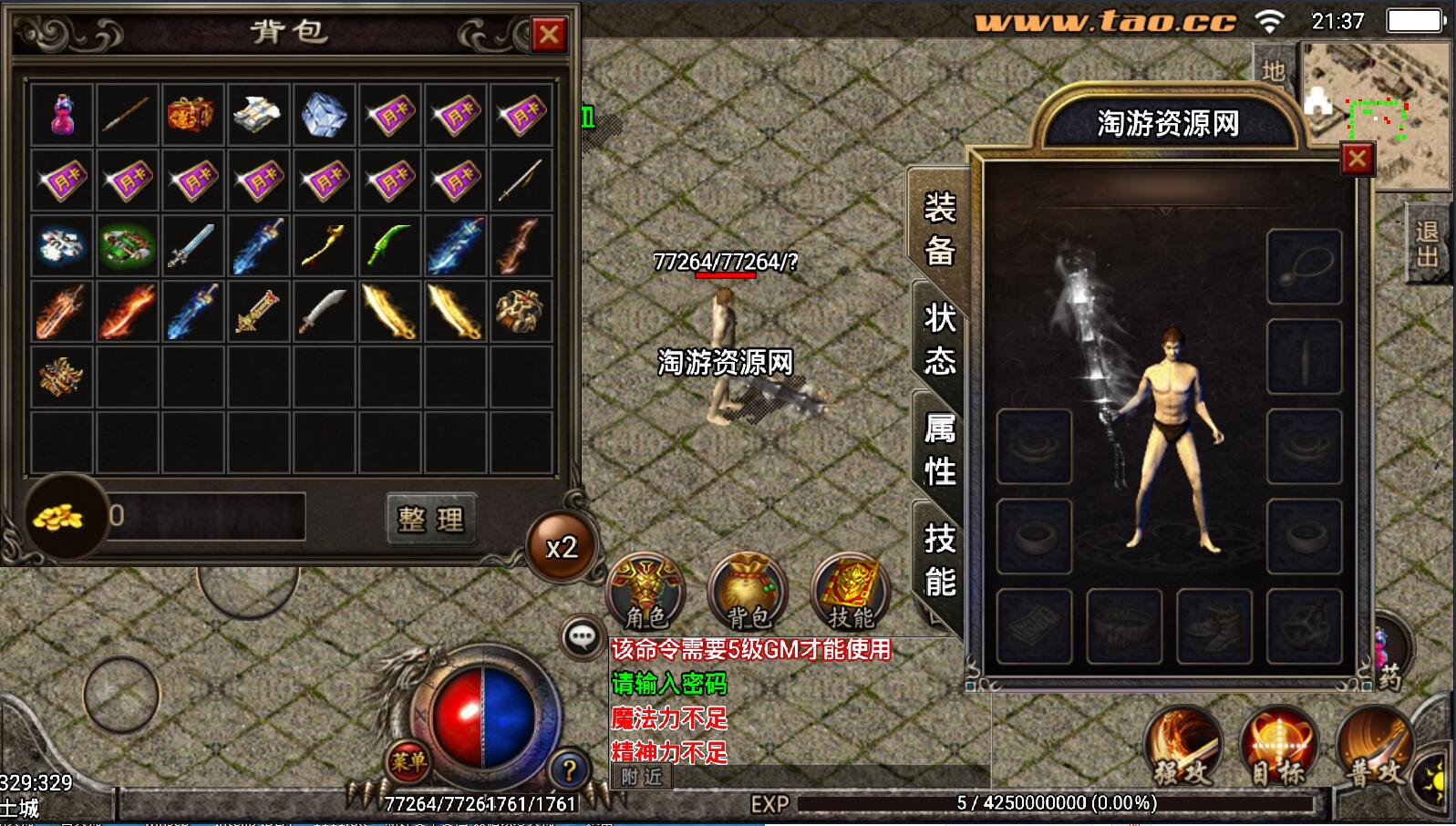1456x826 pixels.
Task: Select the 技能 side tab
Action: pyautogui.click(x=939, y=560)
